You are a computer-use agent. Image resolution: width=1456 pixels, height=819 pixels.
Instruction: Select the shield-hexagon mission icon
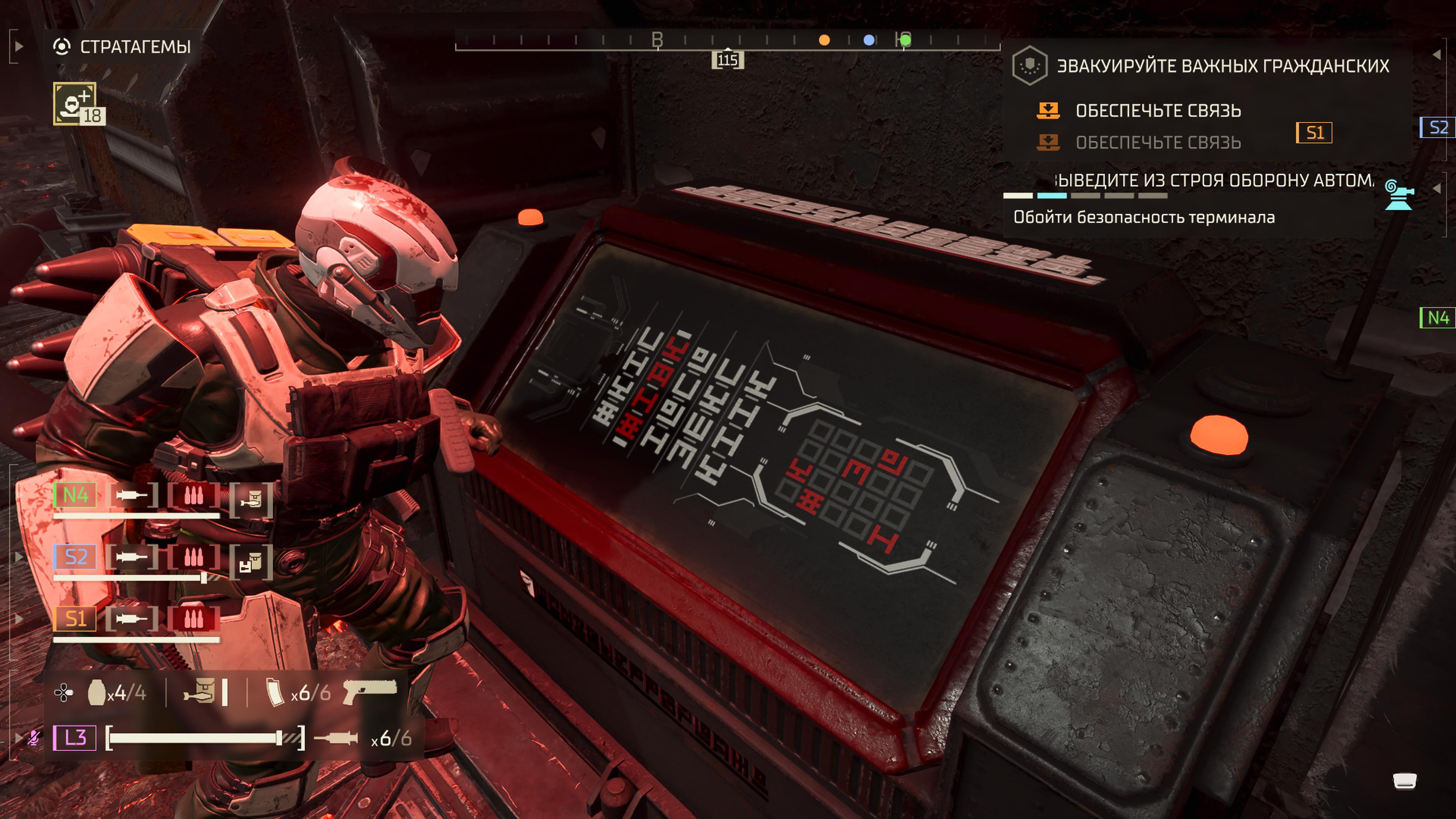[x=1029, y=66]
